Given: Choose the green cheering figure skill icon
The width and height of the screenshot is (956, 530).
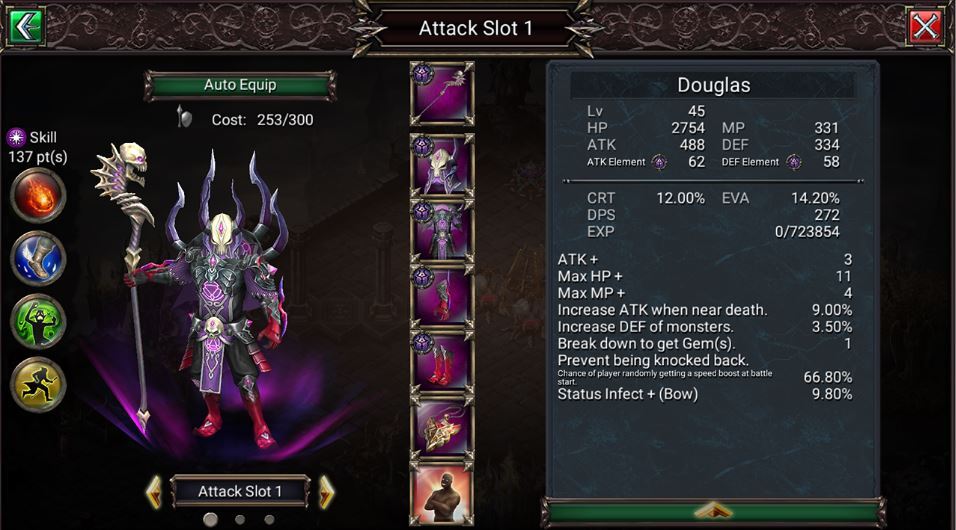Looking at the screenshot, I should (38, 321).
